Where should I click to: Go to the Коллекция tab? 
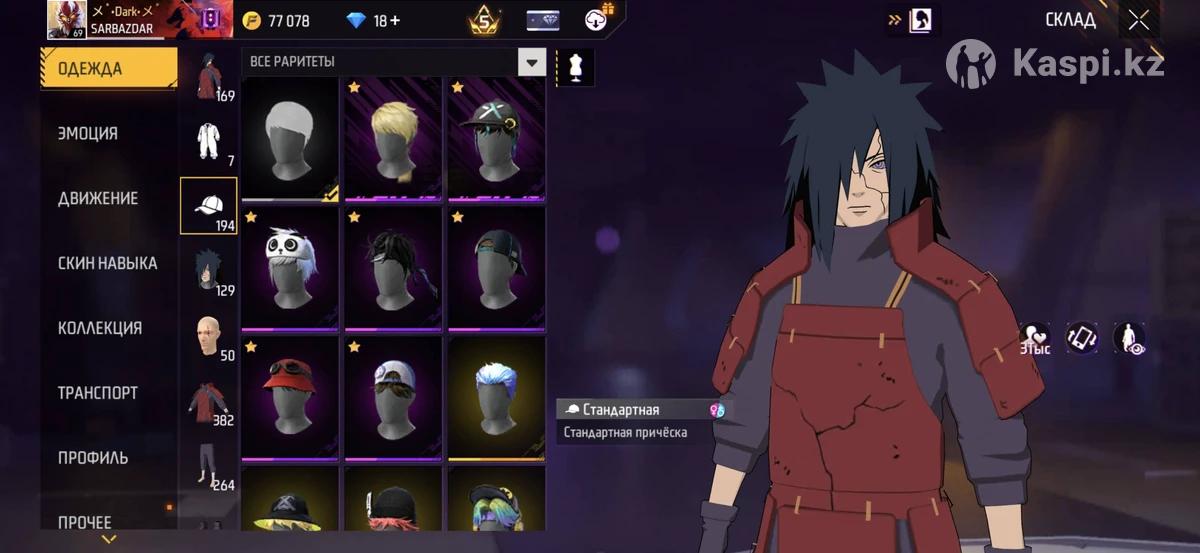tap(100, 328)
